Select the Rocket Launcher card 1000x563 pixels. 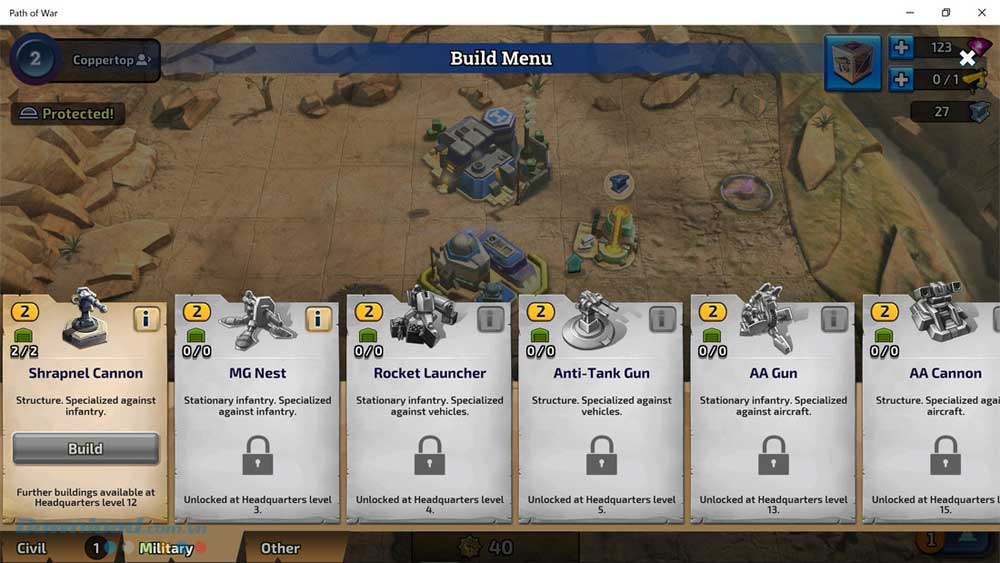[x=429, y=410]
